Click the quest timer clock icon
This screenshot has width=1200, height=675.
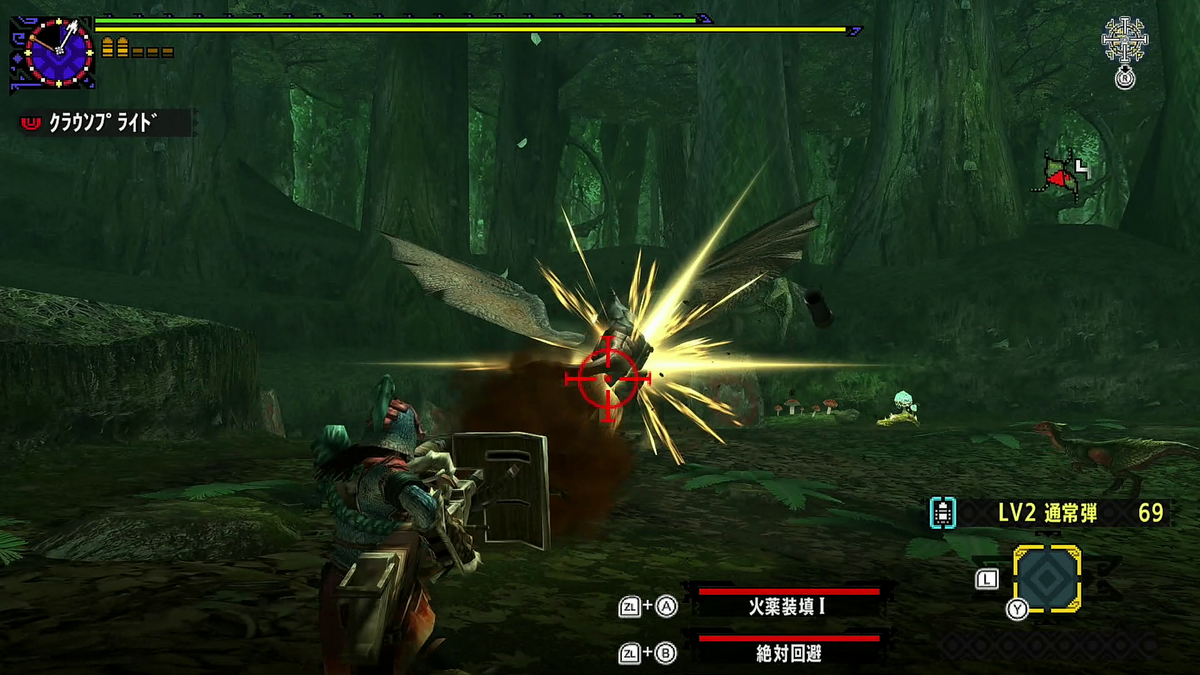(x=59, y=51)
